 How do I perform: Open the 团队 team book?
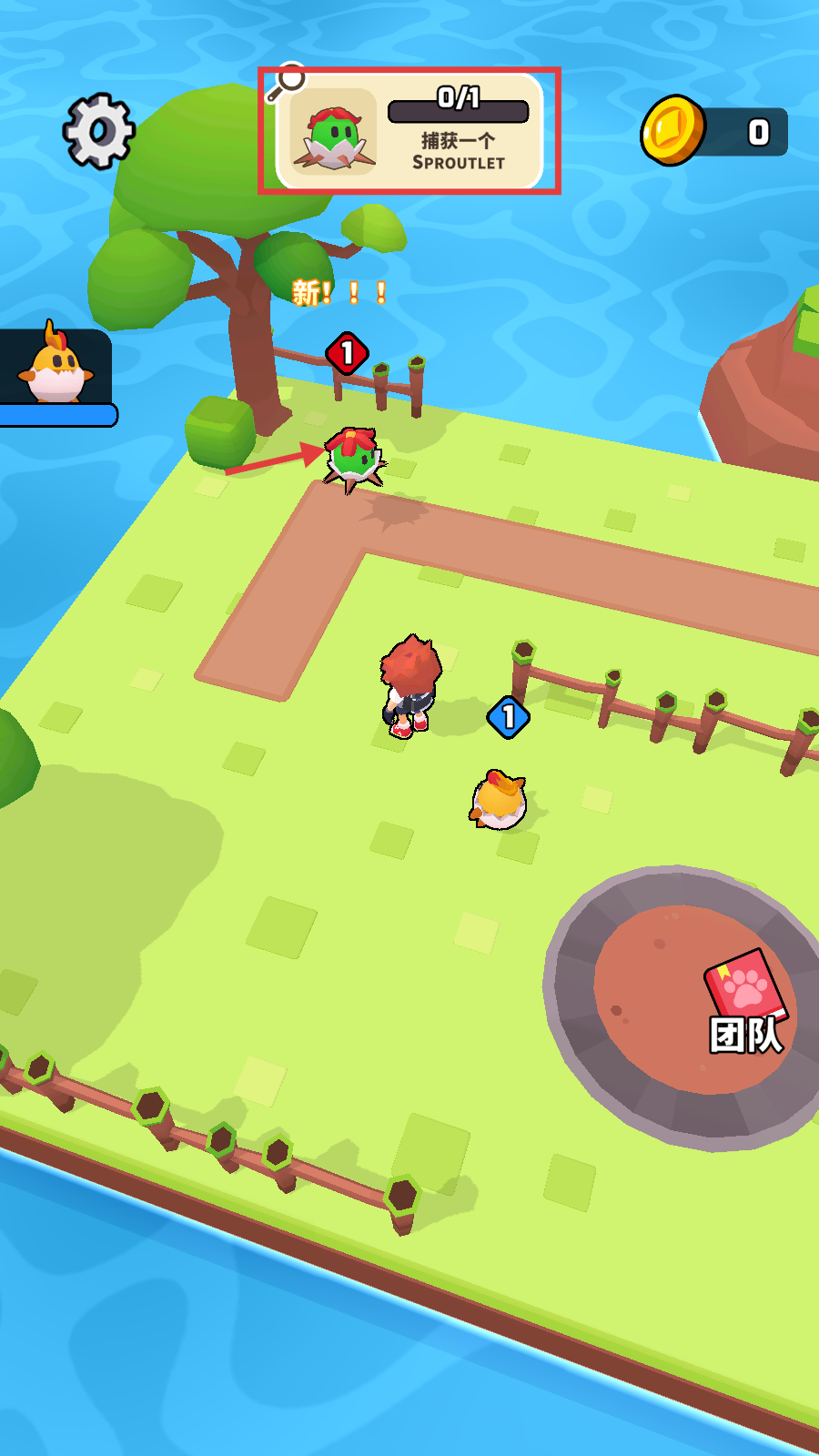pyautogui.click(x=746, y=1001)
